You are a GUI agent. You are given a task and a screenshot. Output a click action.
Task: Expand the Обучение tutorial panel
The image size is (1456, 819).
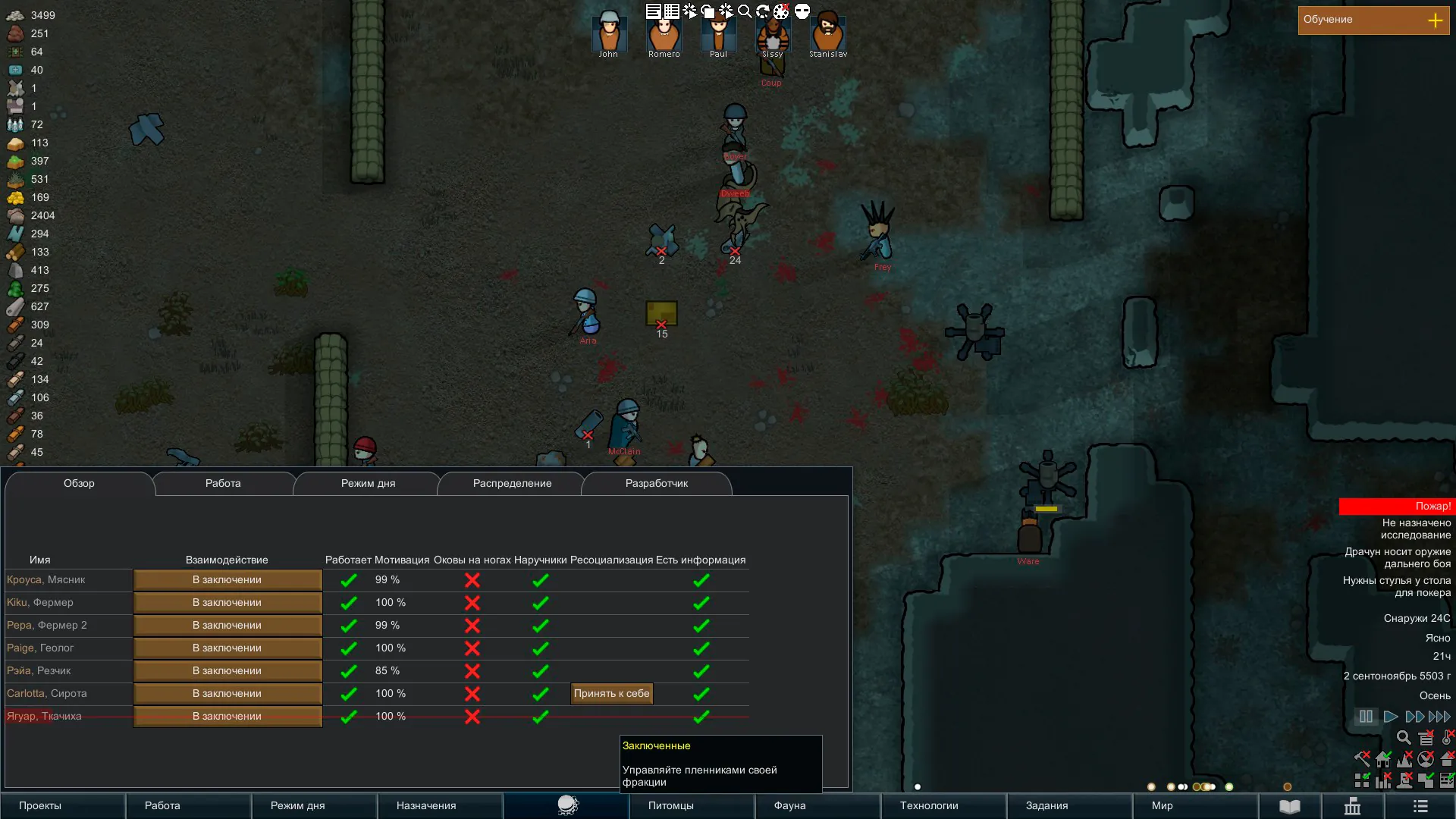1435,20
